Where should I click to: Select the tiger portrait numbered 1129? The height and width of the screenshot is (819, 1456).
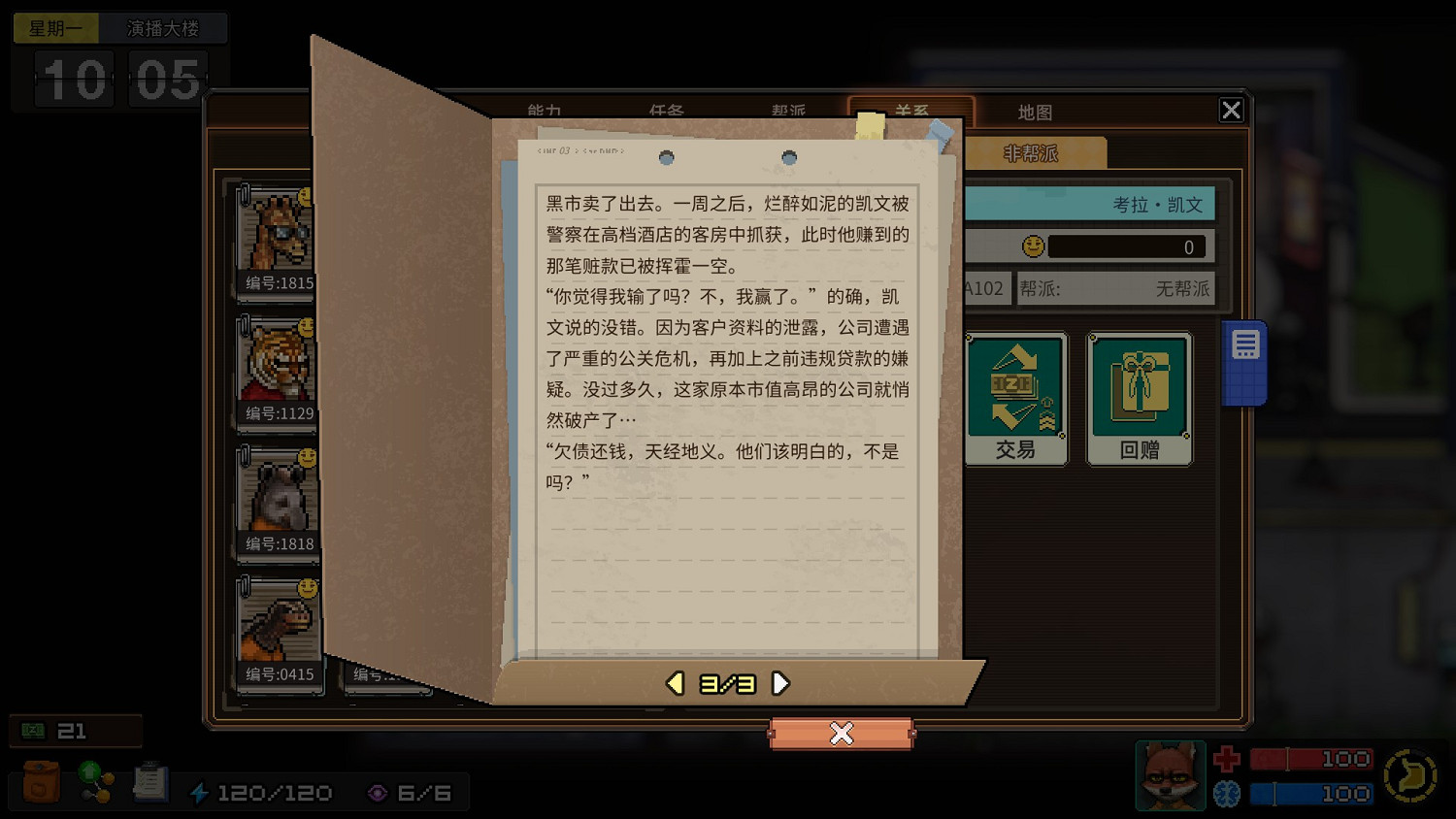coord(275,372)
